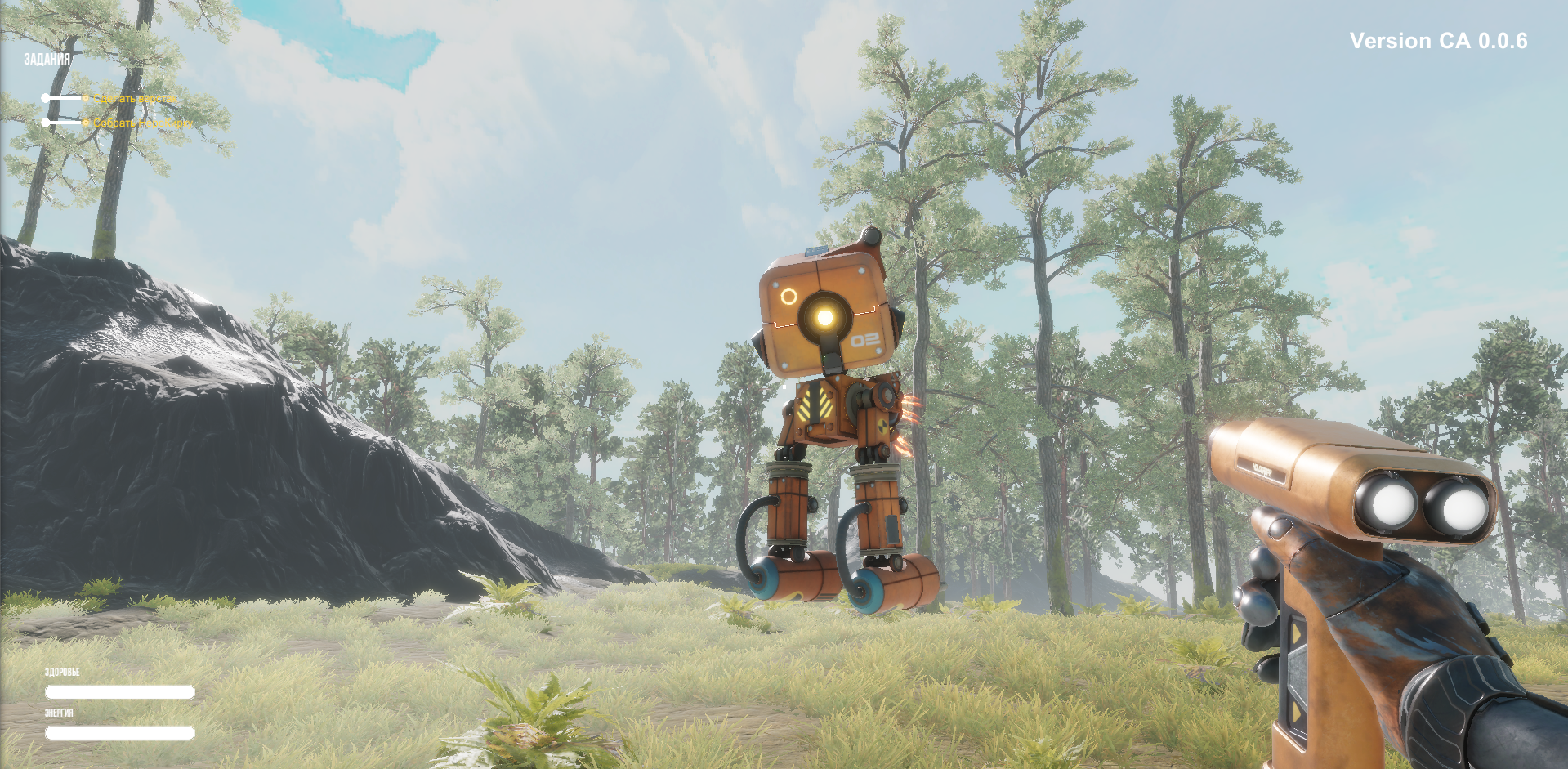
Task: Click the ЗАДАНИЯ quest tracker header
Action: coord(47,59)
